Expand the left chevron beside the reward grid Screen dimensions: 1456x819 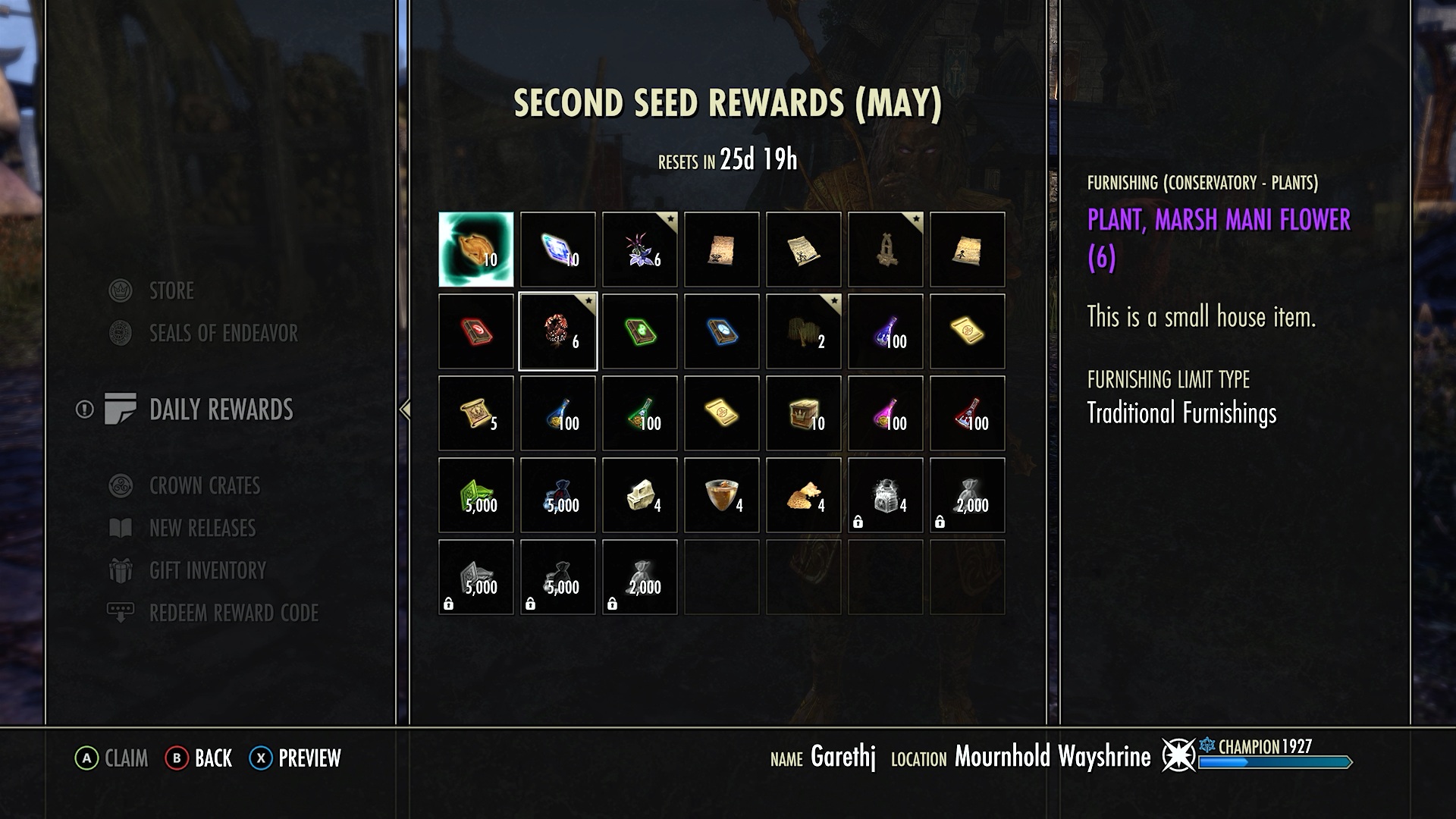point(404,409)
